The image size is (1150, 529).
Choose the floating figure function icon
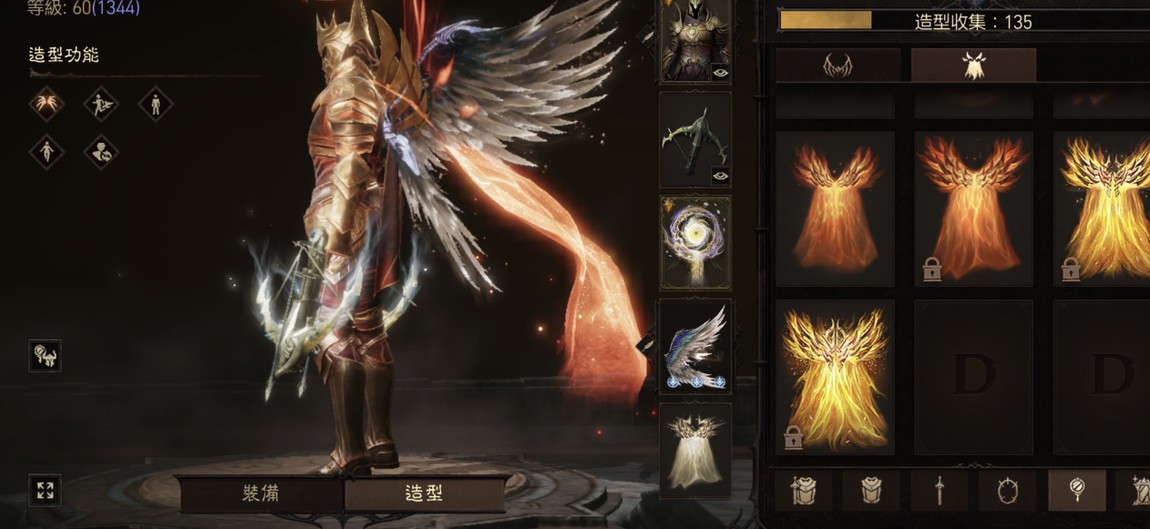coord(46,152)
